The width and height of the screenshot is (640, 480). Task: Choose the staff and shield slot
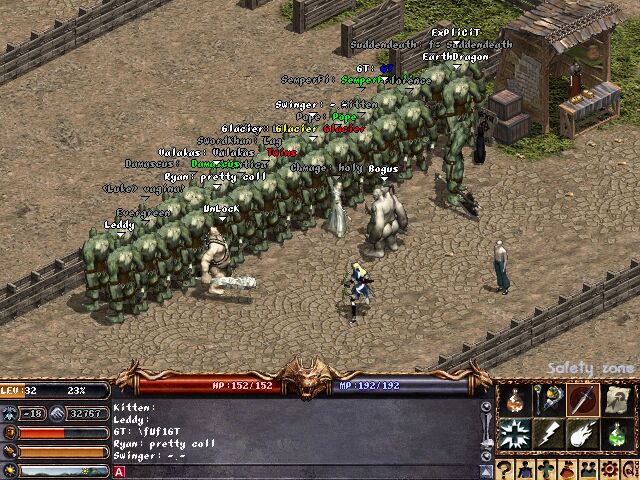(x=548, y=401)
